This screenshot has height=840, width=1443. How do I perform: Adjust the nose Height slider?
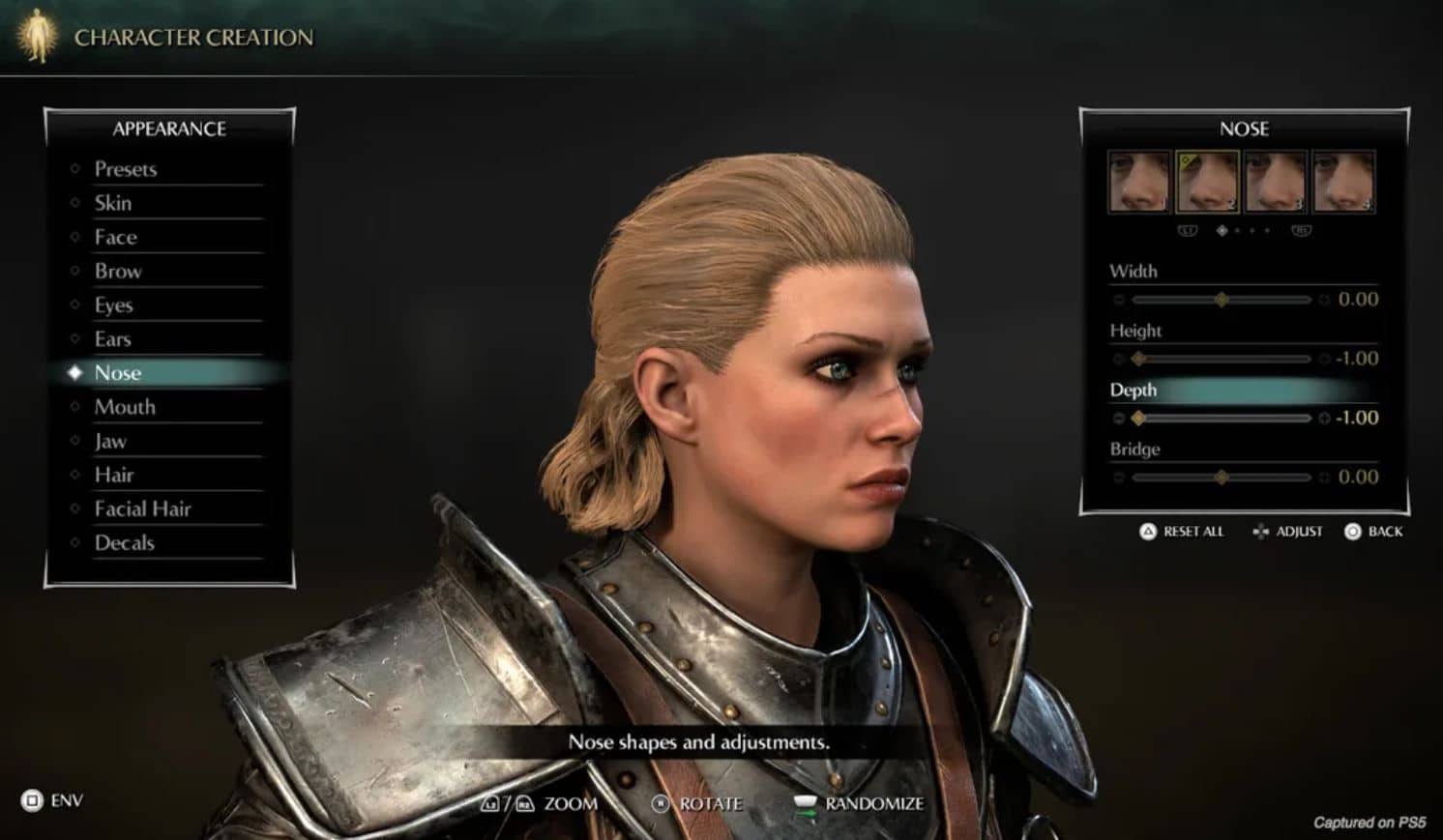pyautogui.click(x=1222, y=359)
